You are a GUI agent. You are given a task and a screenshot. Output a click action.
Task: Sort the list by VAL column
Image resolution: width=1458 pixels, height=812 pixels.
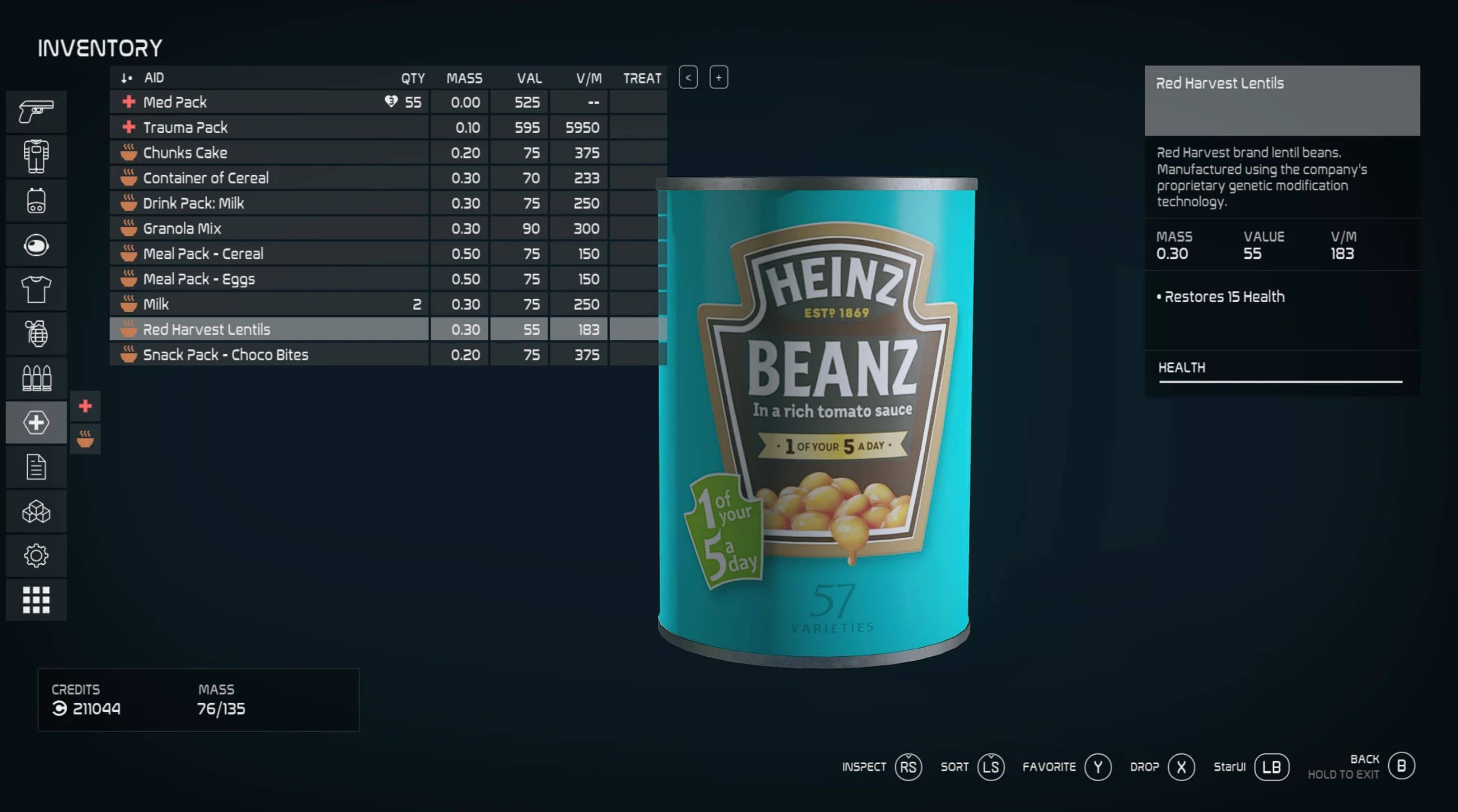(x=528, y=78)
